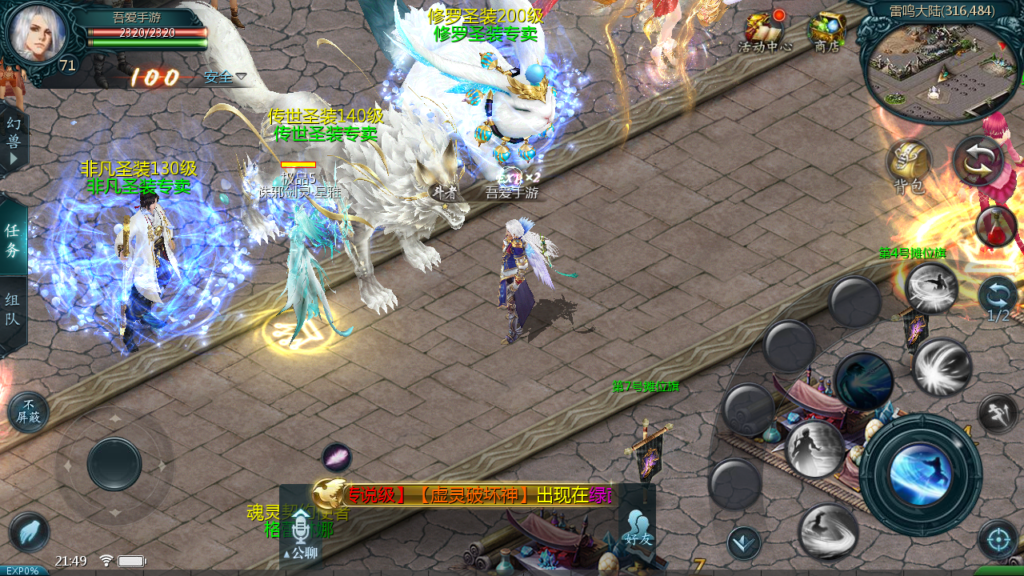Click the player portrait avatar
The width and height of the screenshot is (1024, 576).
[38, 34]
